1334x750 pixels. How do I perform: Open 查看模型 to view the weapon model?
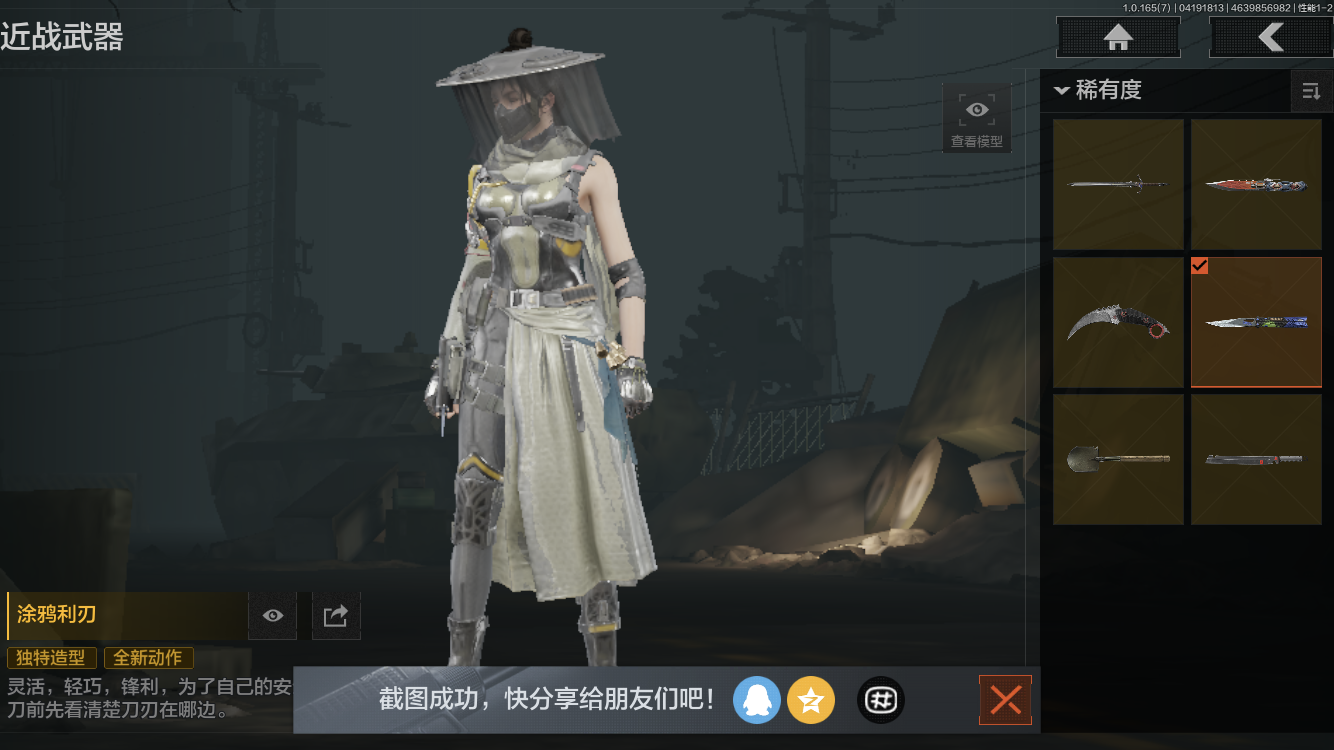tap(976, 116)
